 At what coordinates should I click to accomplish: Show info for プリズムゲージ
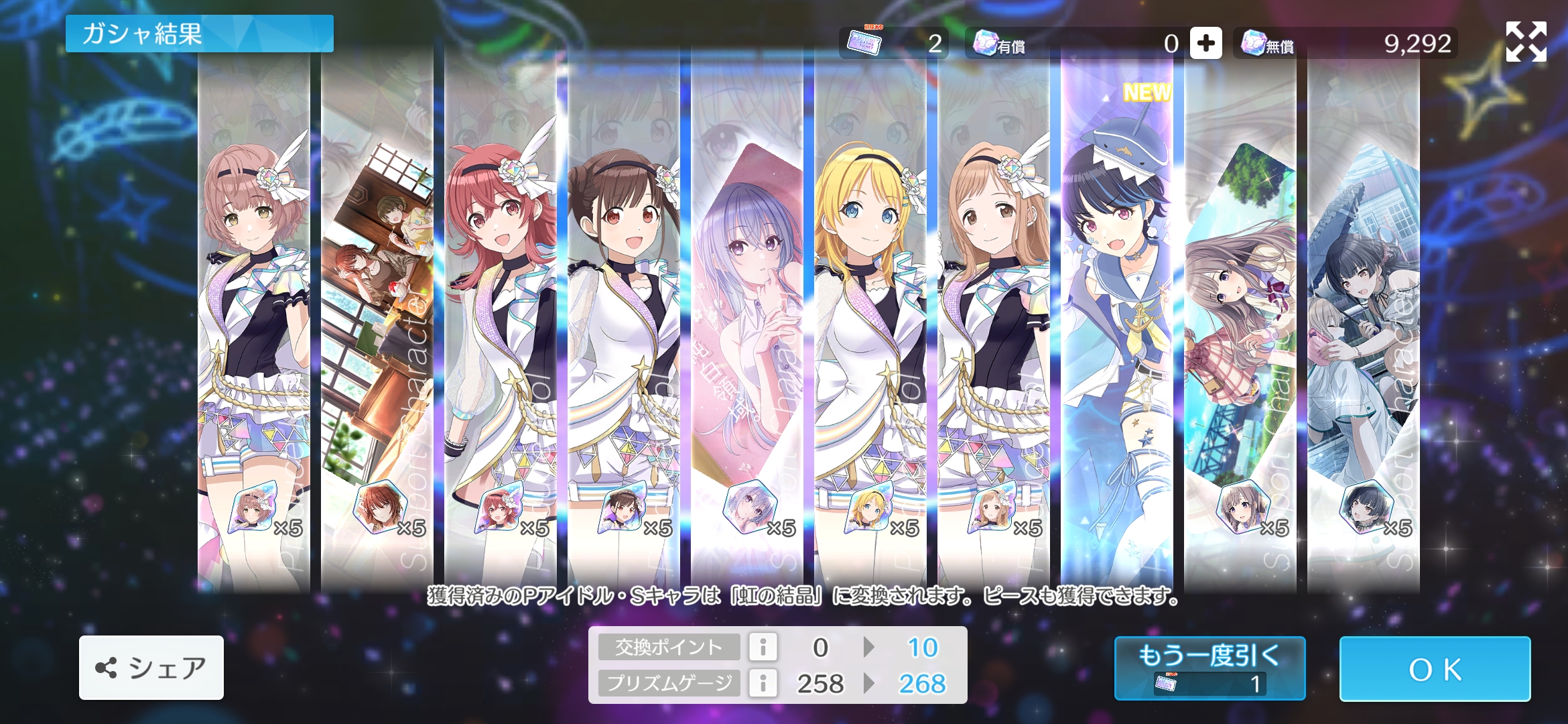tap(763, 683)
